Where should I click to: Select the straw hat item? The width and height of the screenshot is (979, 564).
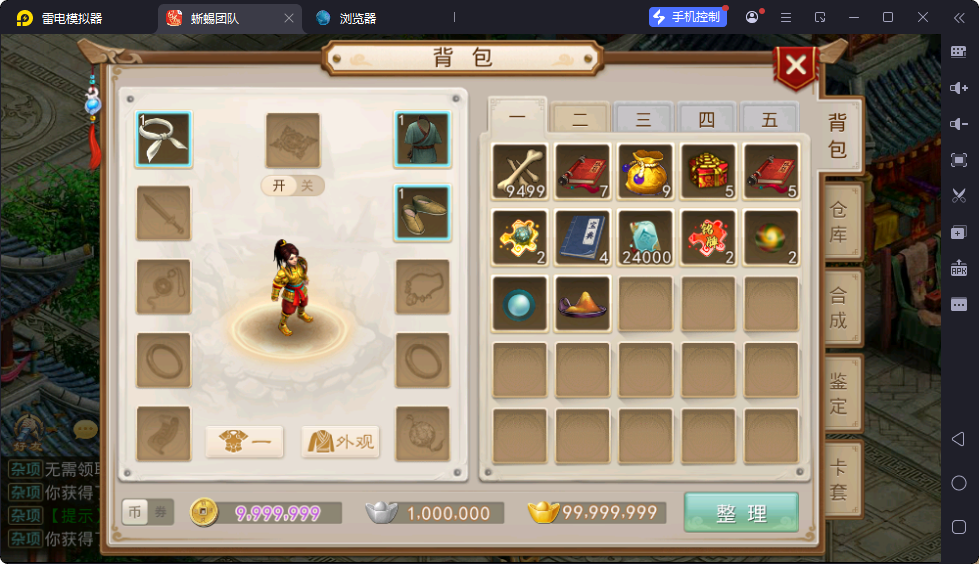point(583,303)
